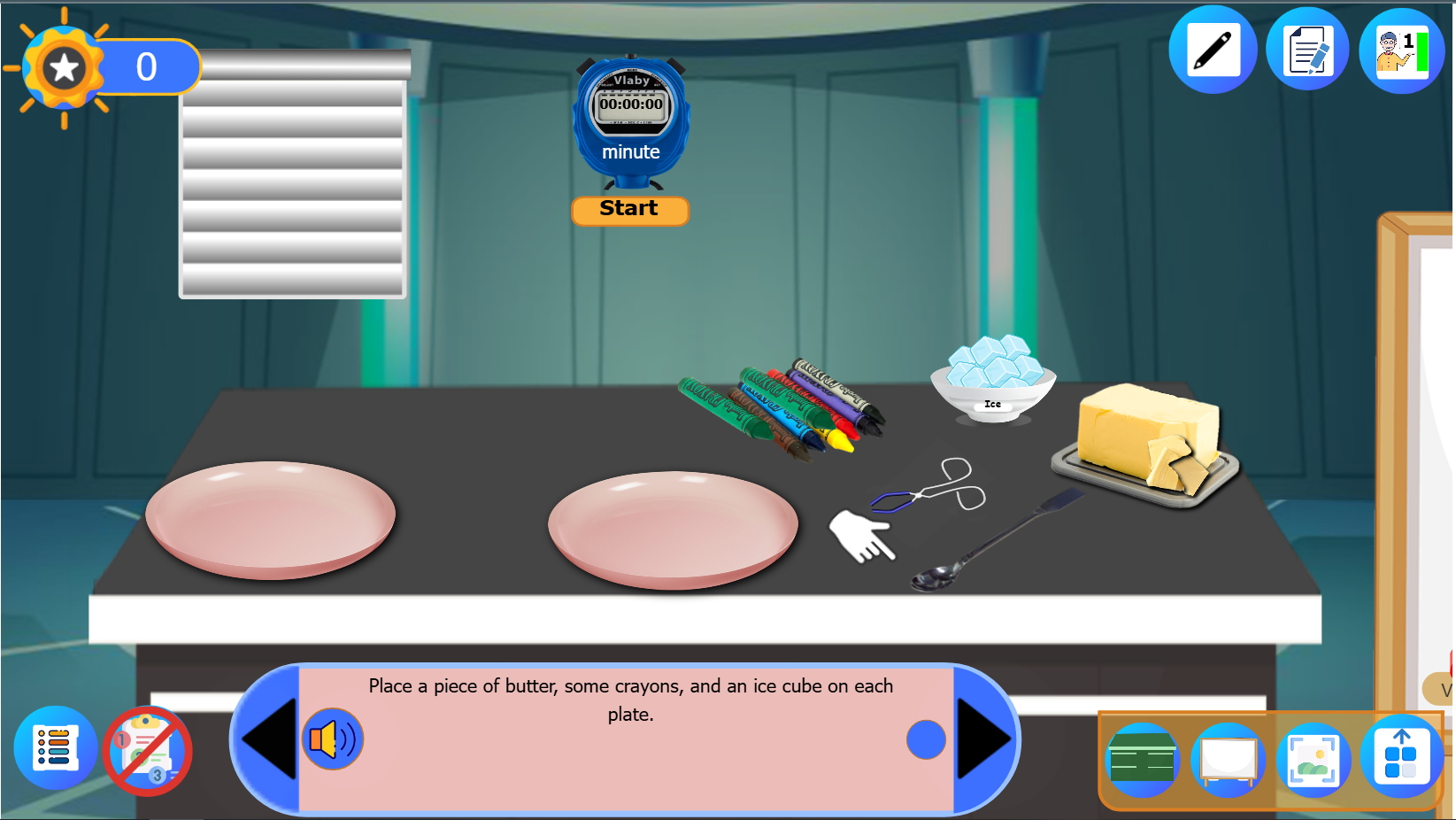Image resolution: width=1456 pixels, height=820 pixels.
Task: Mute the instruction narration speaker
Action: 331,740
